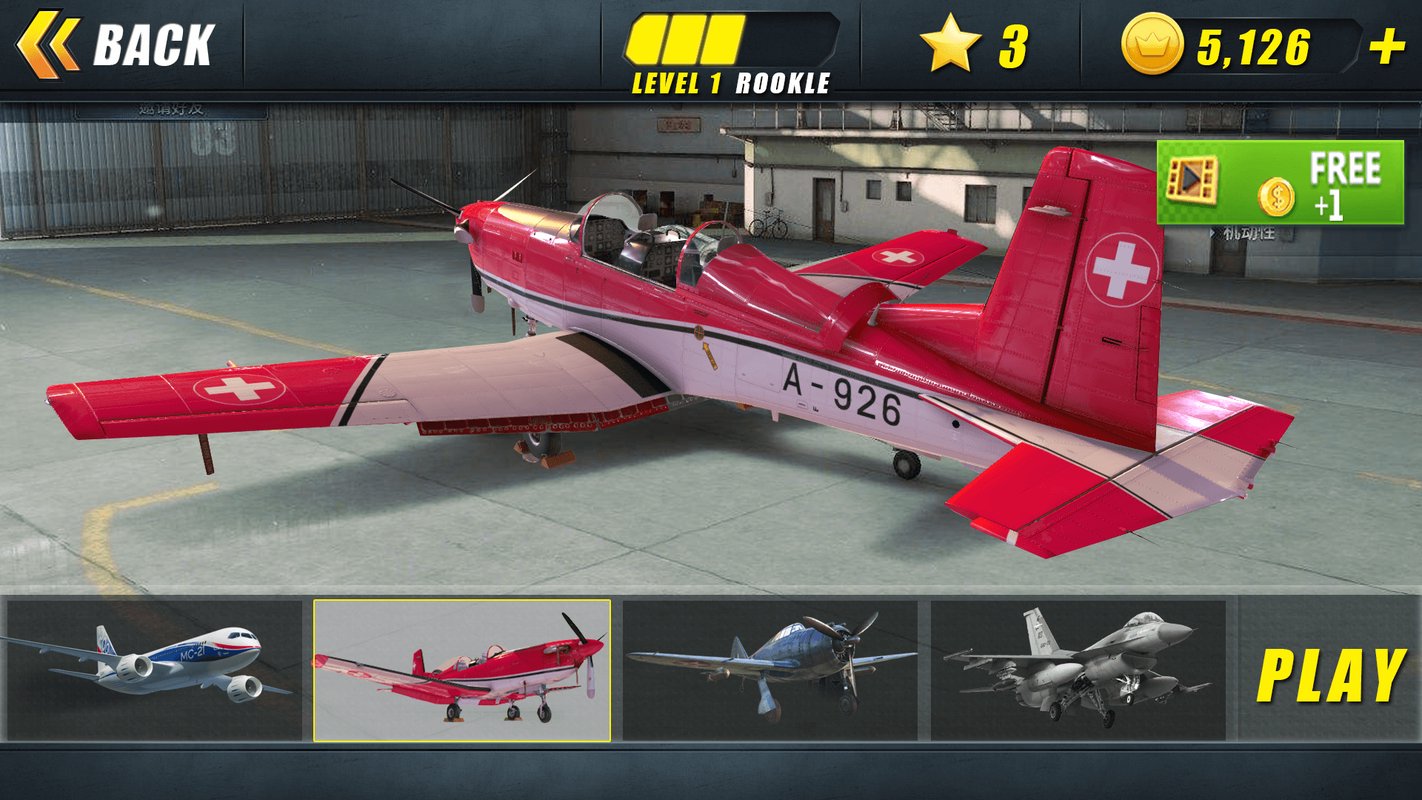Add coins with the plus button
The height and width of the screenshot is (800, 1422).
pyautogui.click(x=1386, y=47)
